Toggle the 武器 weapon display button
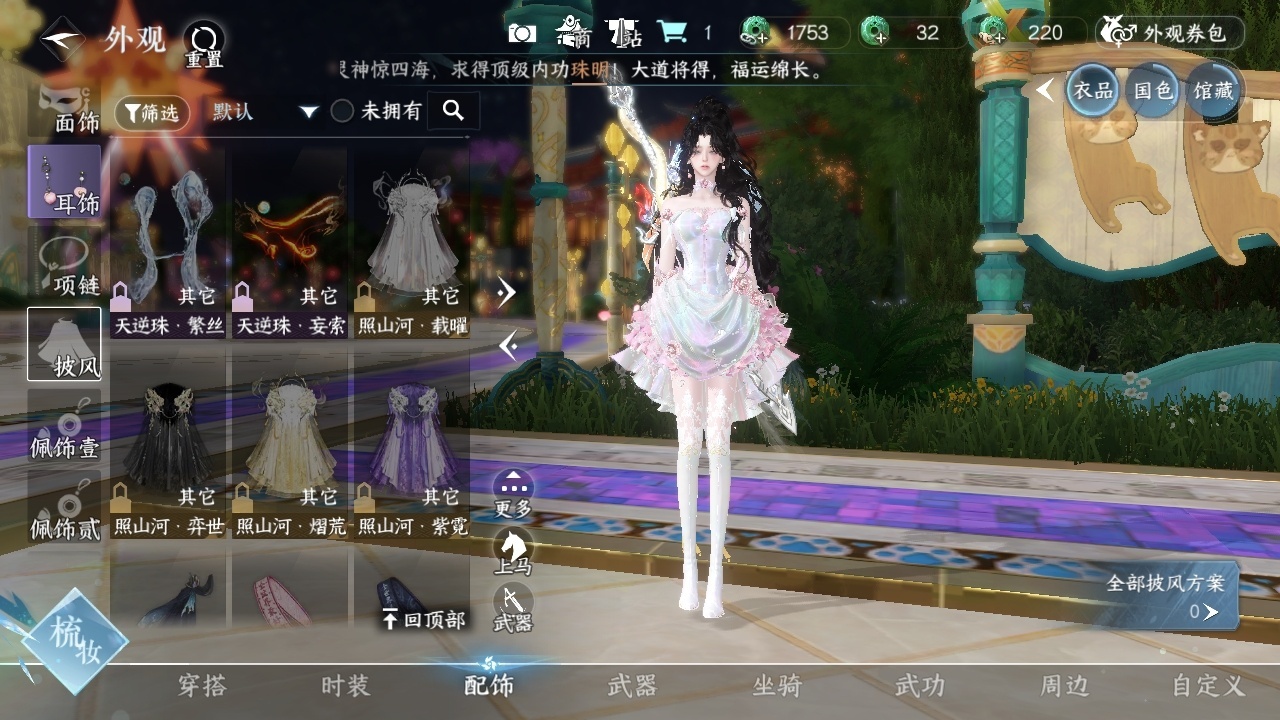 pos(513,608)
